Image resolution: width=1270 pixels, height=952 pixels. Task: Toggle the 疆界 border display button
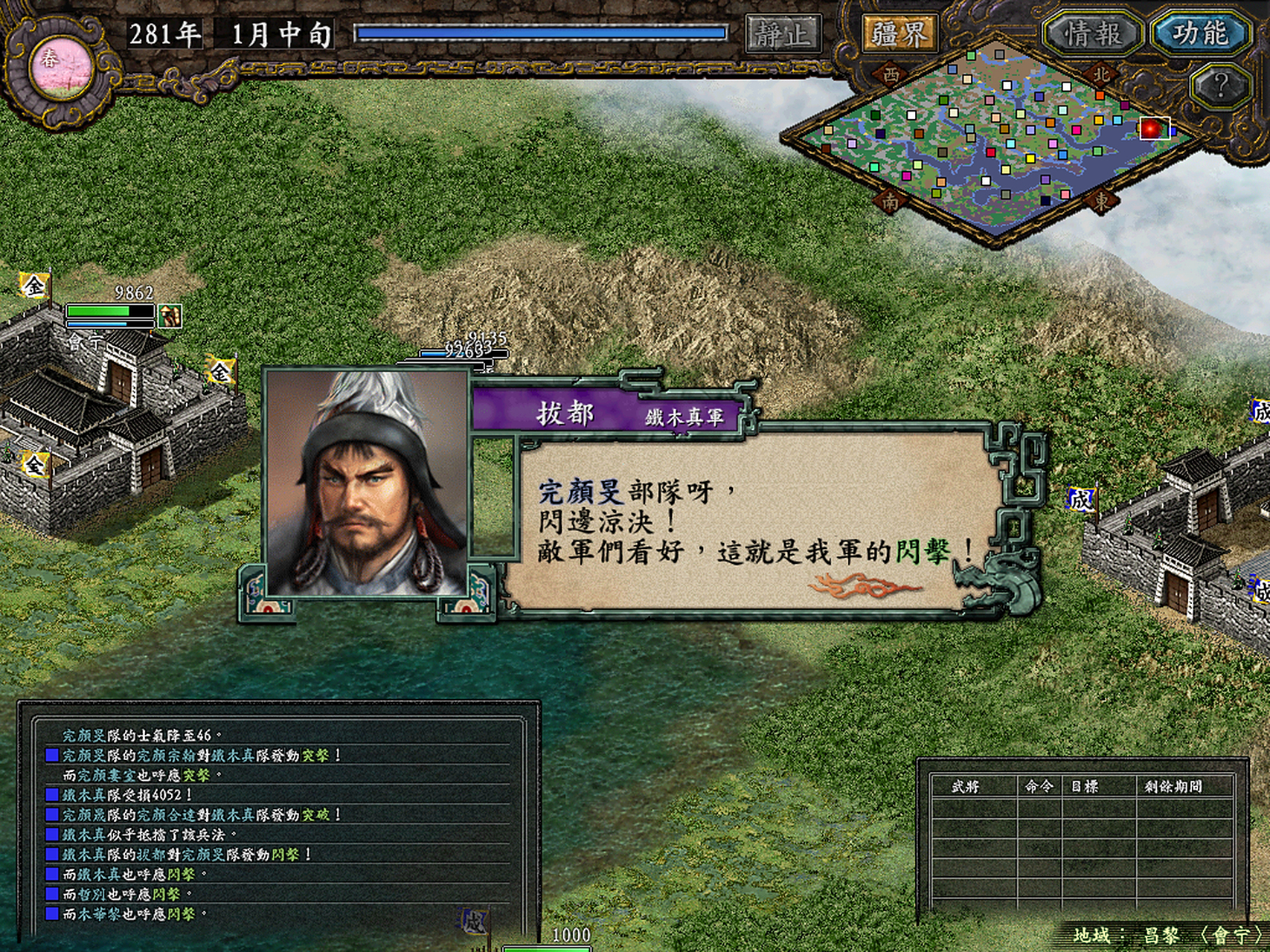point(899,33)
